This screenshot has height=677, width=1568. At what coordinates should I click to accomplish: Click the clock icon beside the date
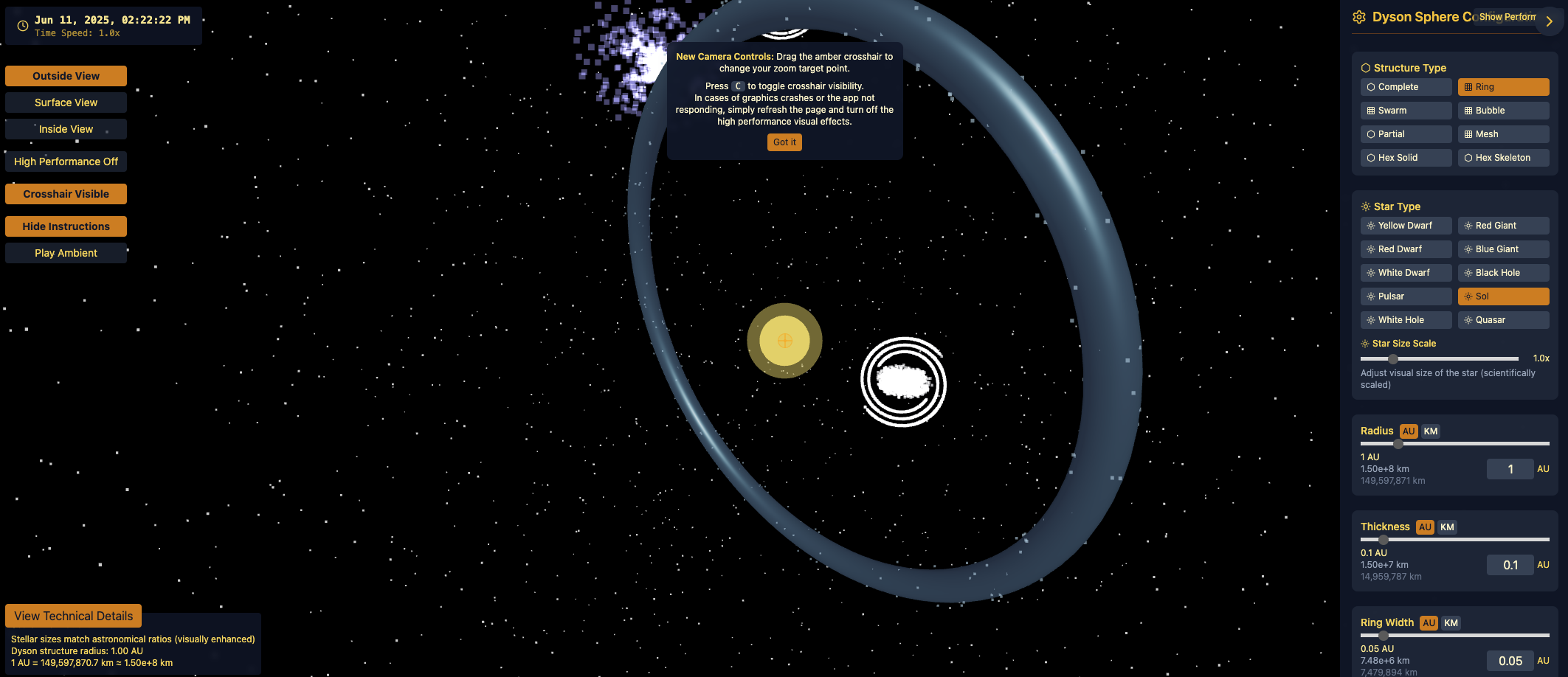point(21,25)
